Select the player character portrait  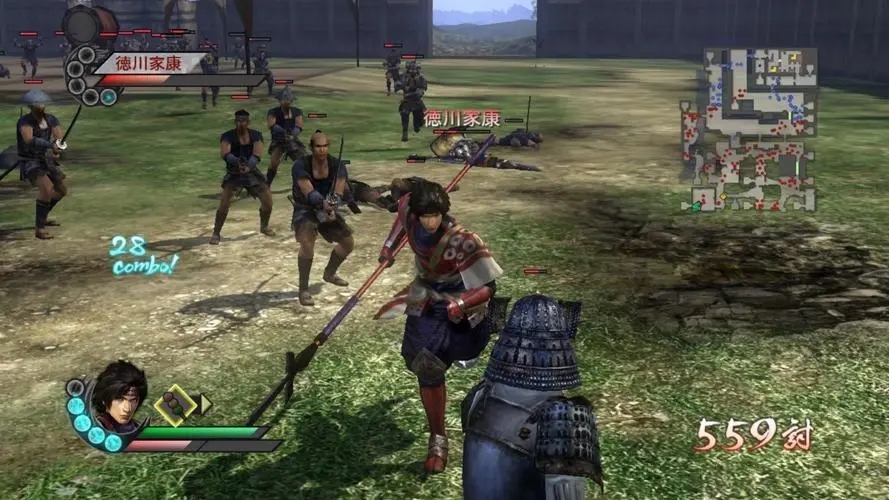[x=120, y=396]
